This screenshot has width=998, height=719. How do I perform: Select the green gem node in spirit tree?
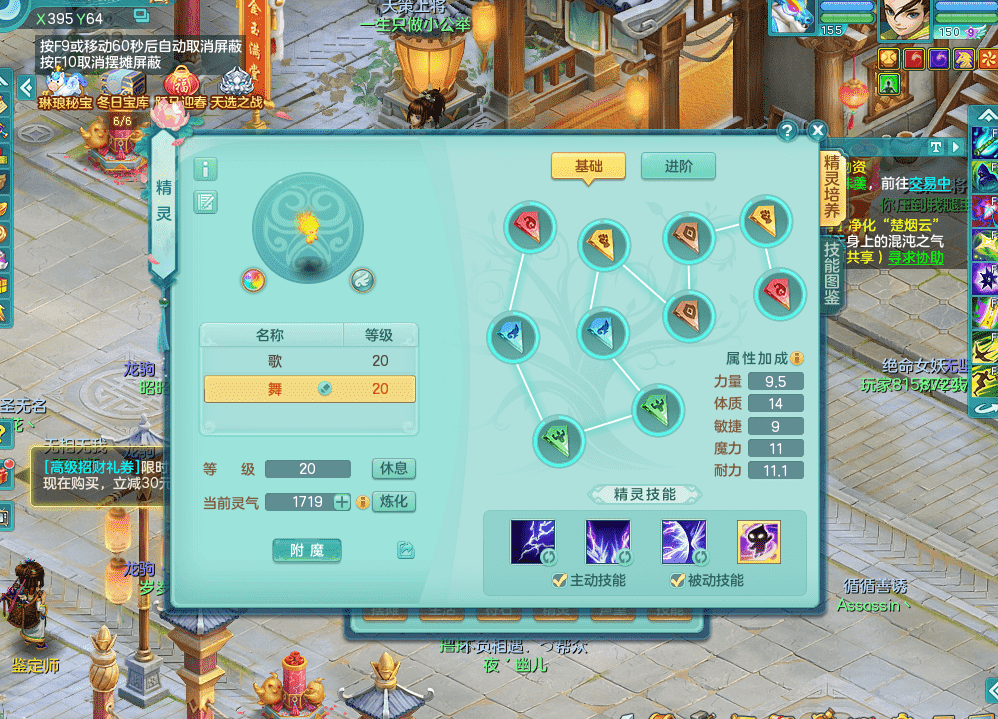pos(658,410)
